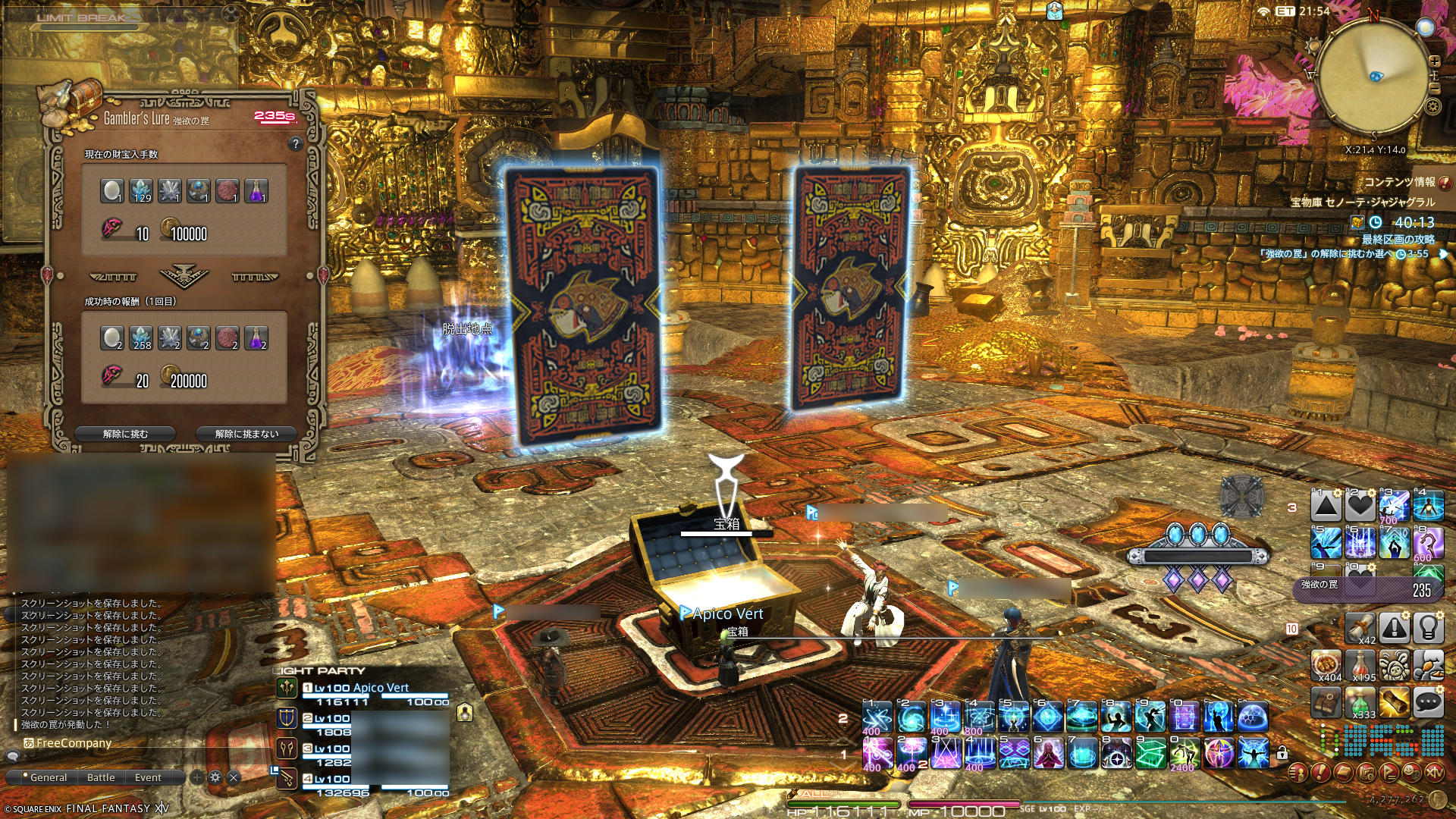Click the minimap zoom-out minus button
Screen dimensions: 1456x819
[x=1434, y=89]
